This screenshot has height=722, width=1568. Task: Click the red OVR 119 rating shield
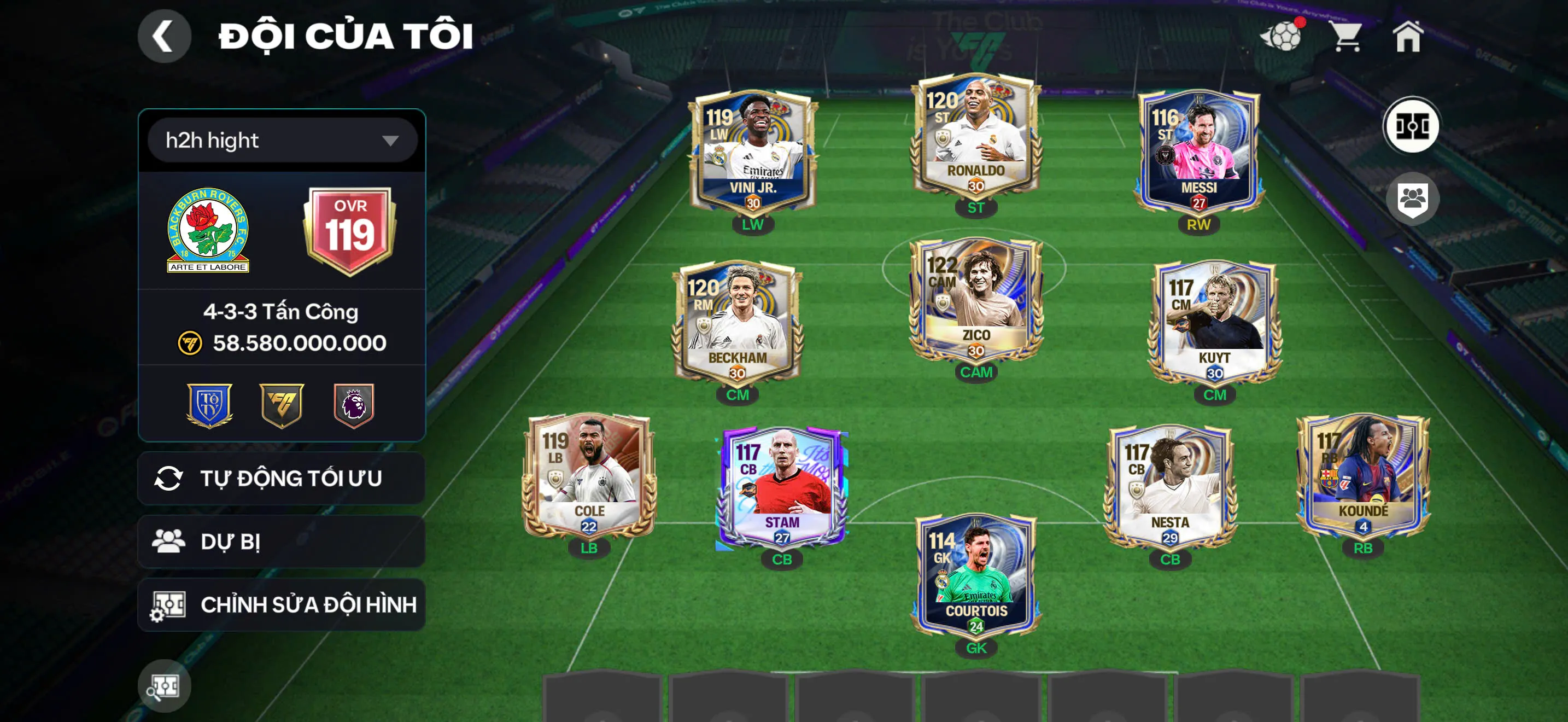point(350,232)
